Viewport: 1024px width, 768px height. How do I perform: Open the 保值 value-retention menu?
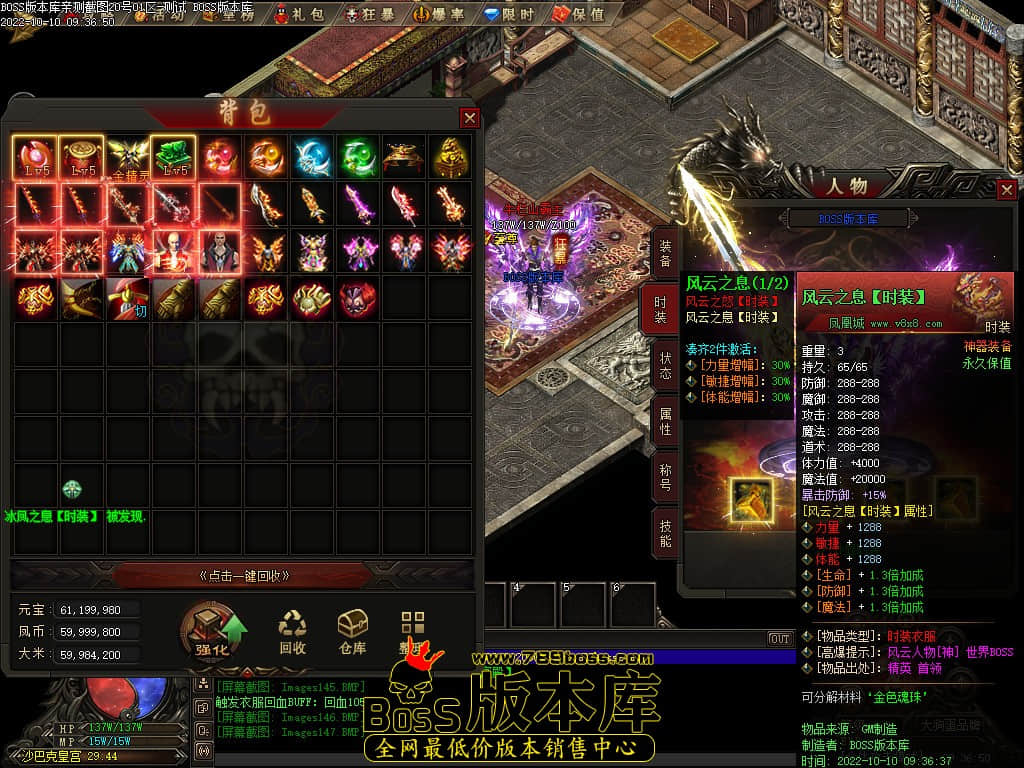pos(579,14)
